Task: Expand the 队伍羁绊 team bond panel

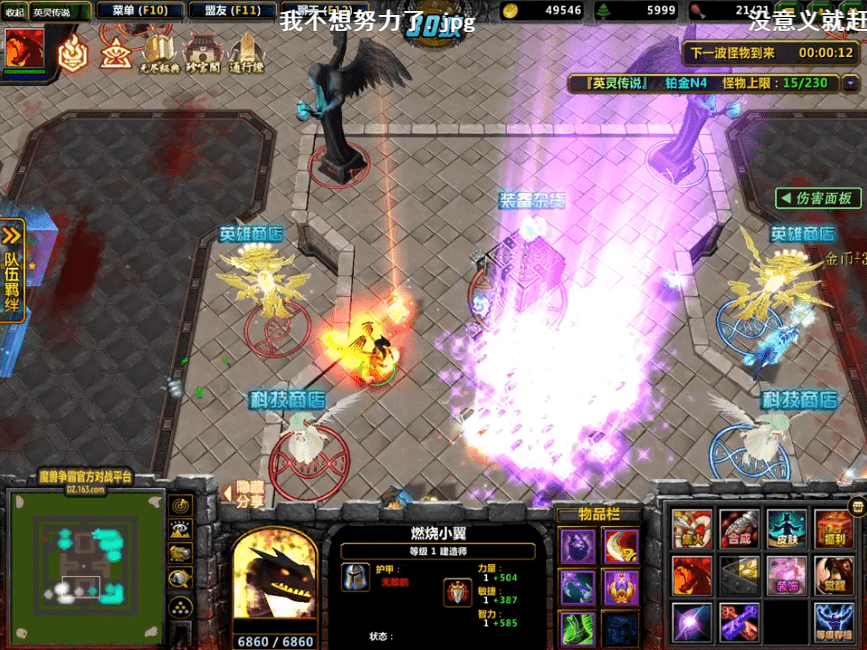Action: point(12,270)
